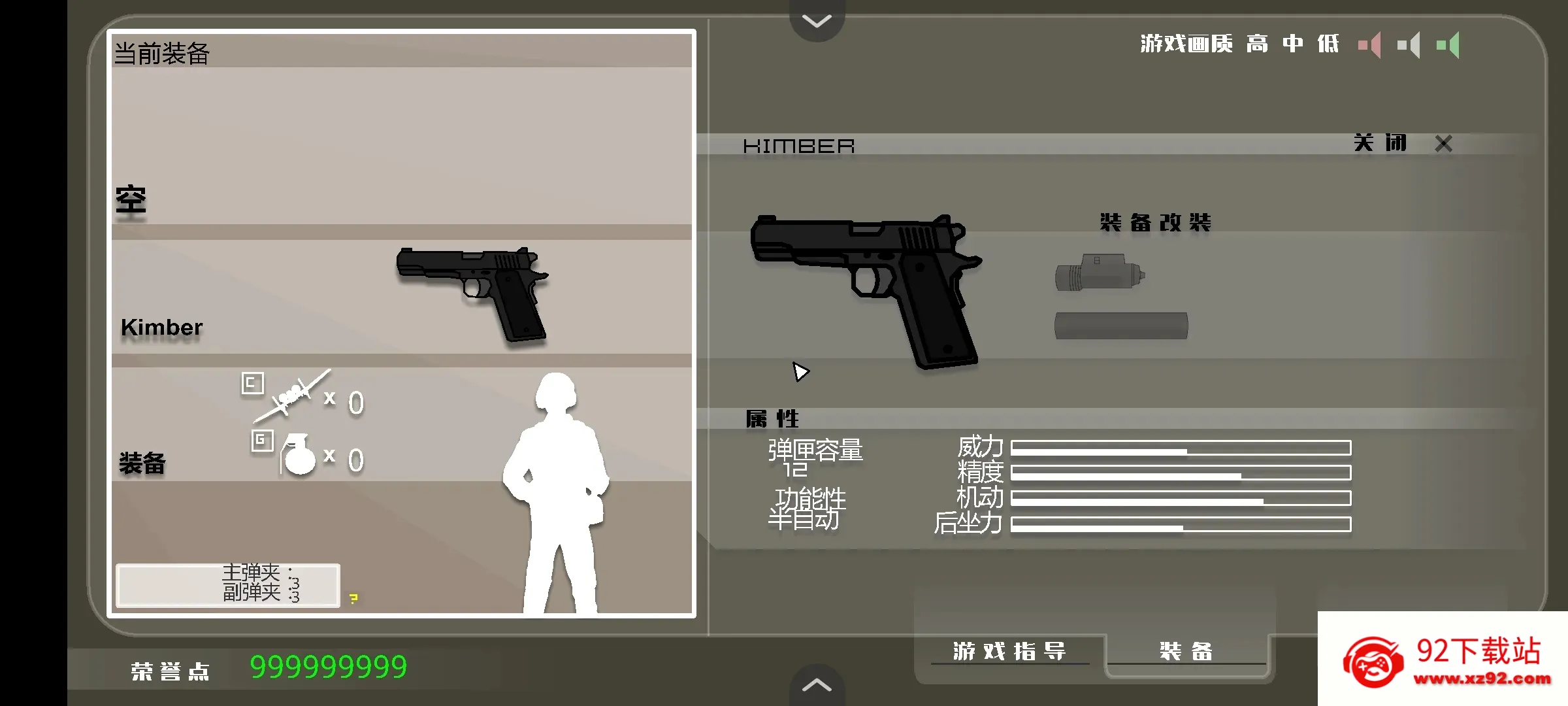Viewport: 1568px width, 706px height.
Task: Toggle the green speaker sound icon
Action: coord(1448,45)
